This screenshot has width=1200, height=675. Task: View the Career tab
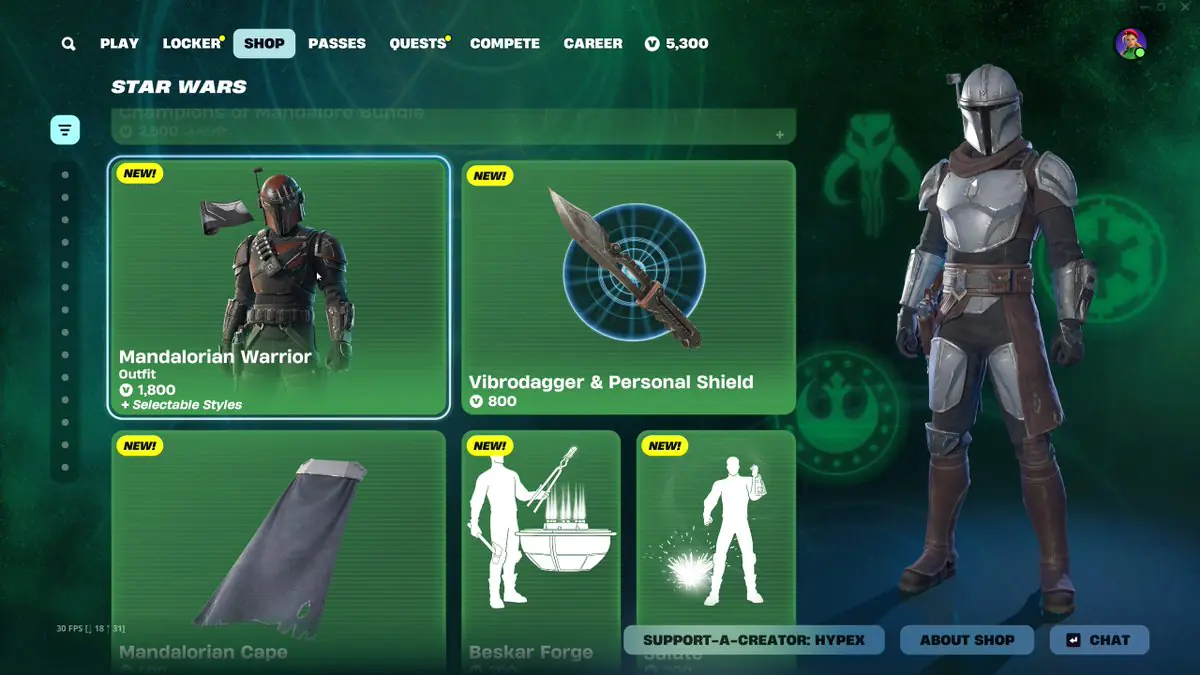click(593, 44)
